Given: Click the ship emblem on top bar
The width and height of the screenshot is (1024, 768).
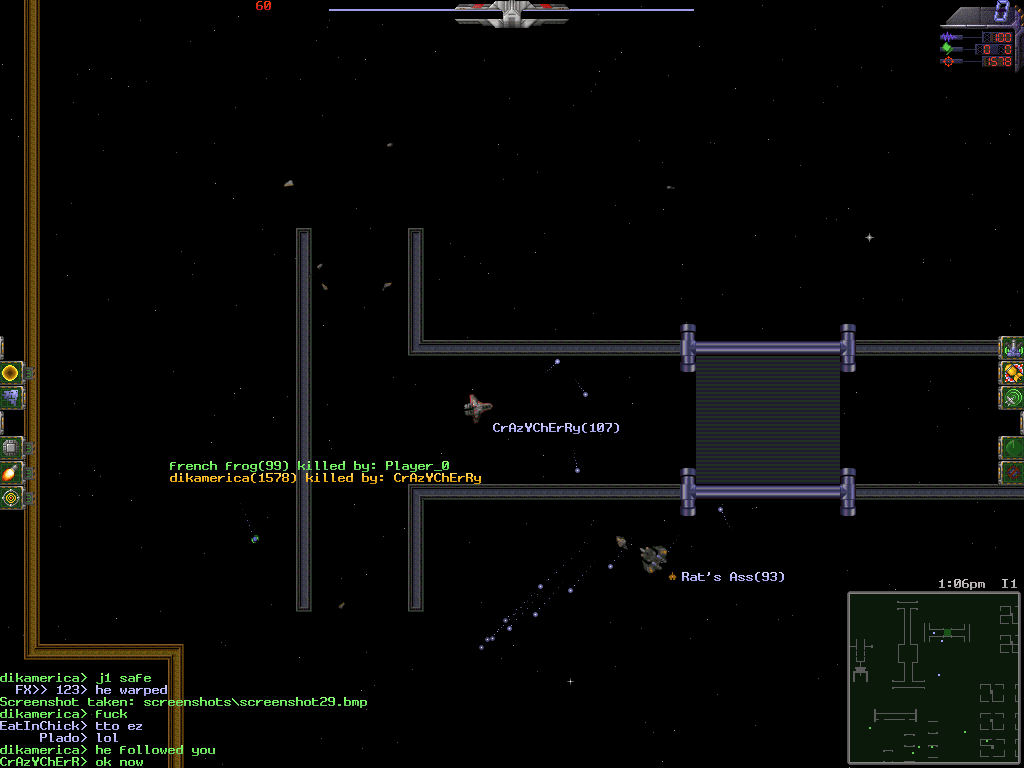Looking at the screenshot, I should pyautogui.click(x=512, y=13).
